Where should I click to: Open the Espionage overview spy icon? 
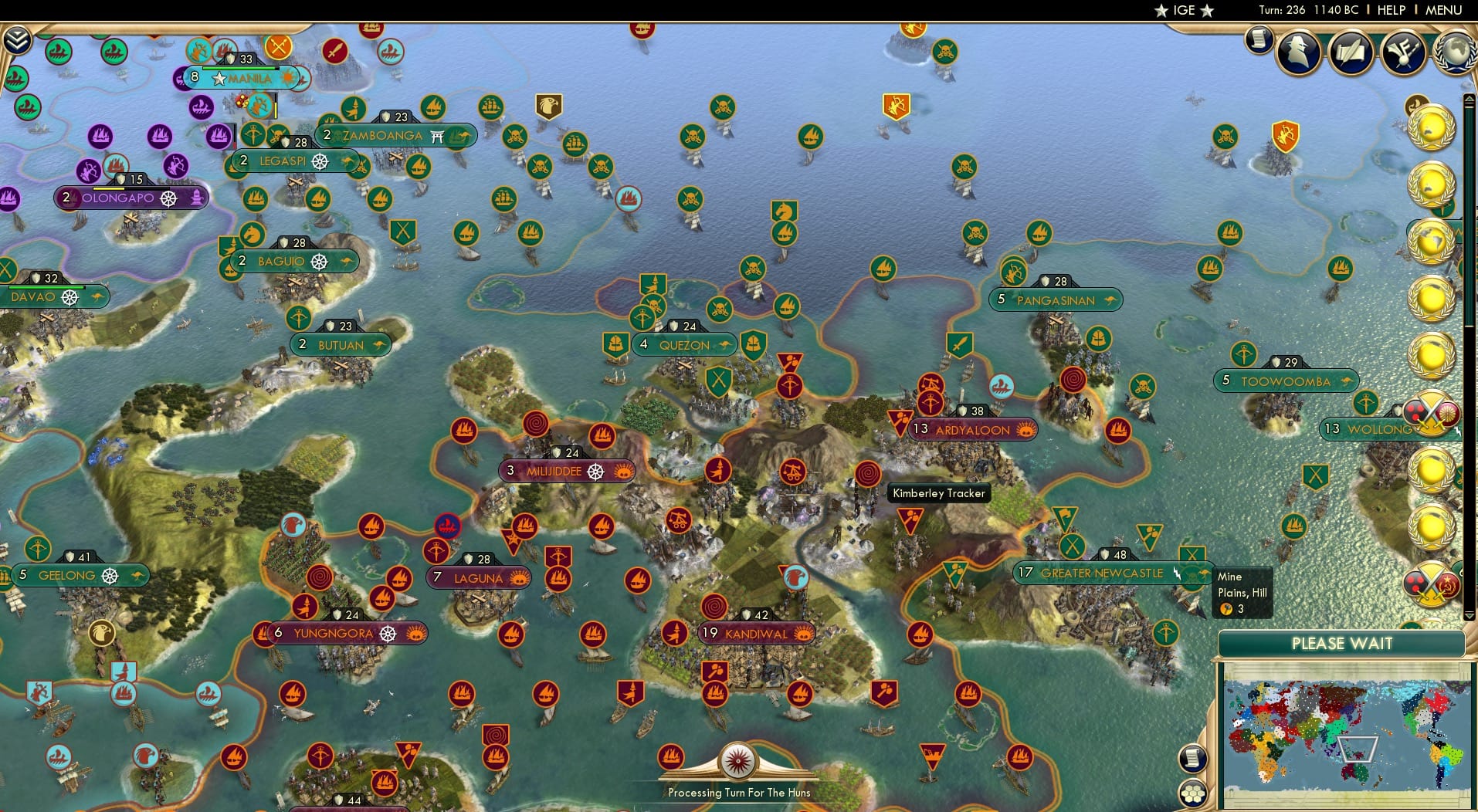(1298, 52)
